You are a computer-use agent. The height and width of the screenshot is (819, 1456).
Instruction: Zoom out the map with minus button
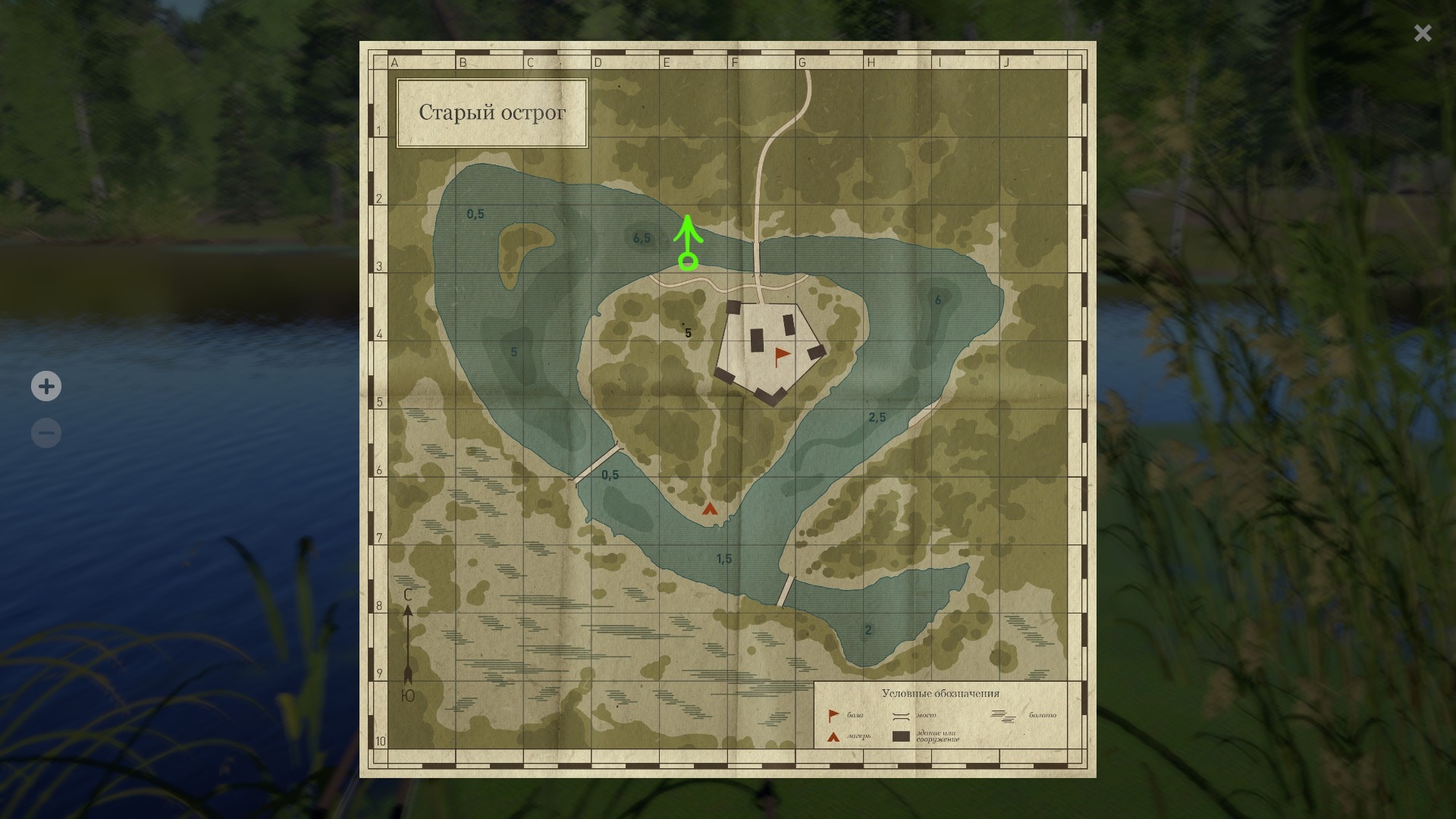(x=46, y=433)
